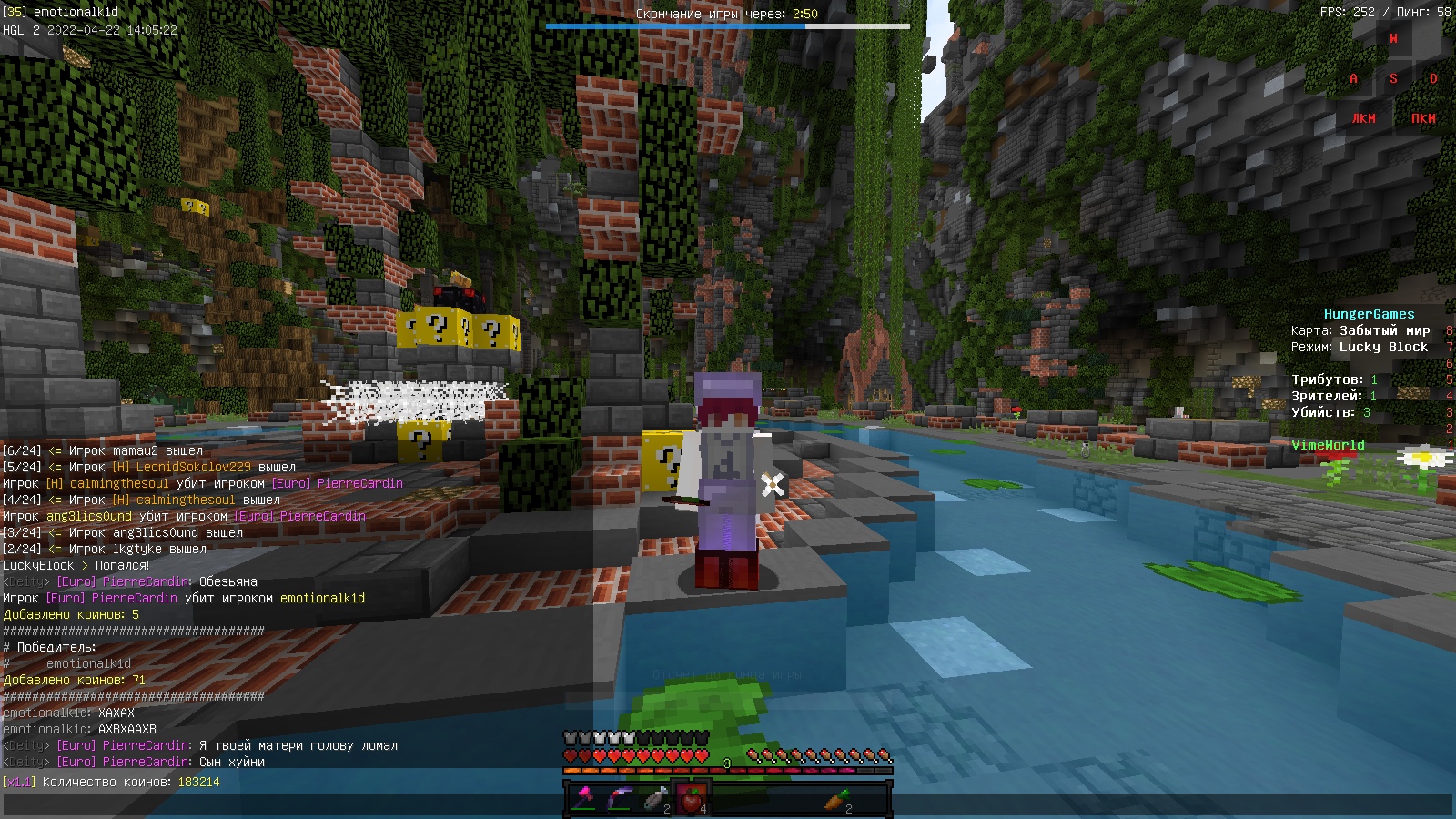Select the pink axe in hotbar slot one
The image size is (1456, 819).
click(585, 797)
